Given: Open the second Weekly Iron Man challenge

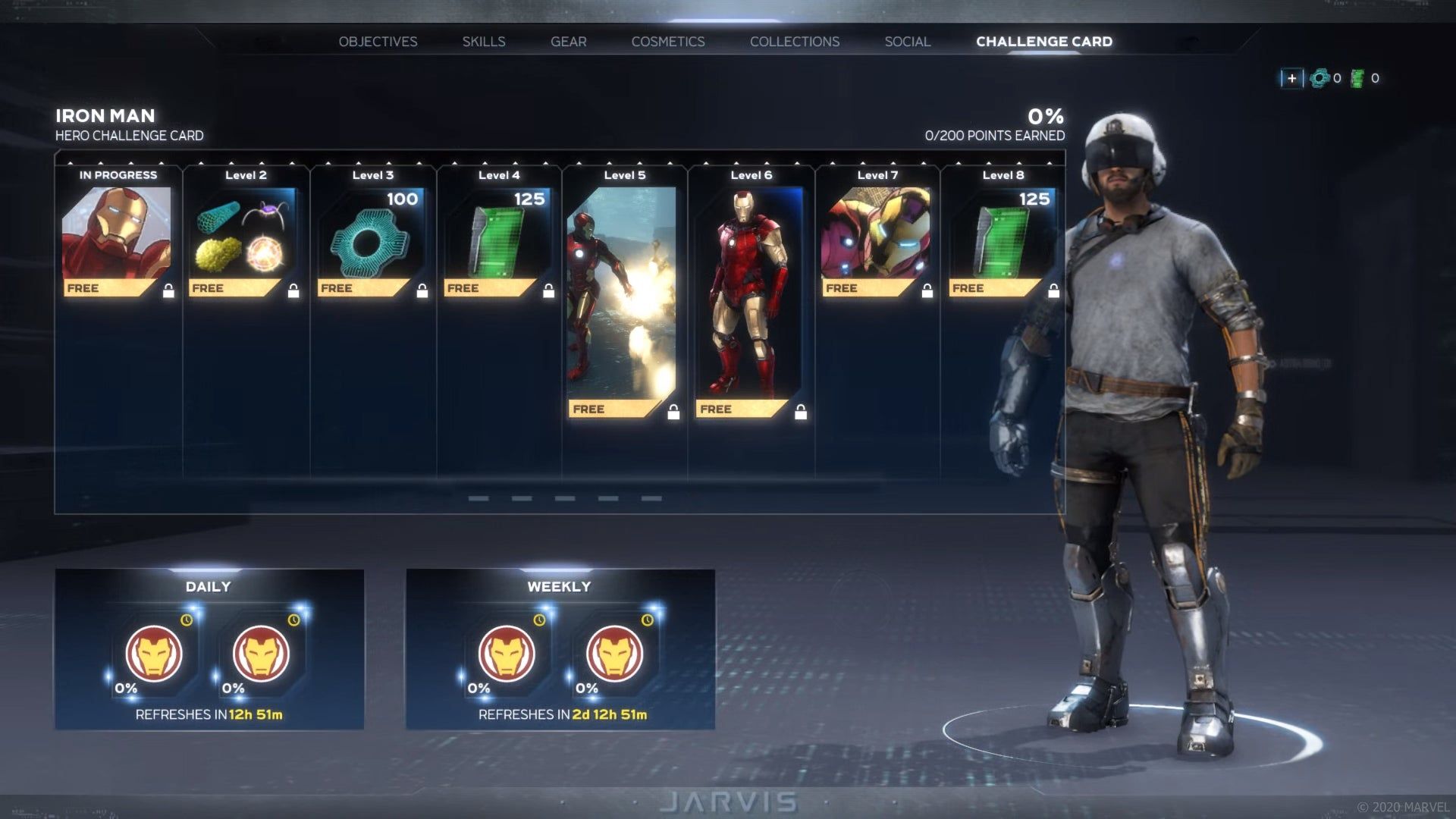Looking at the screenshot, I should tap(614, 654).
